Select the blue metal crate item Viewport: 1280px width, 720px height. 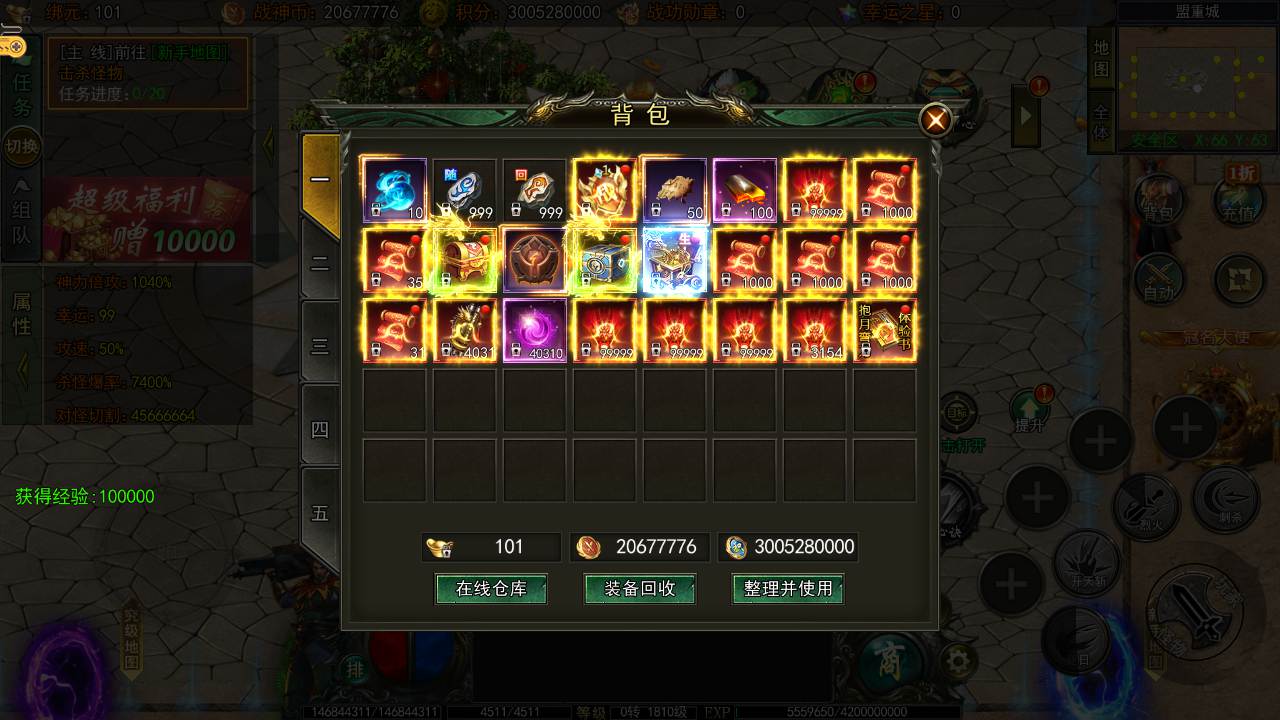[605, 260]
